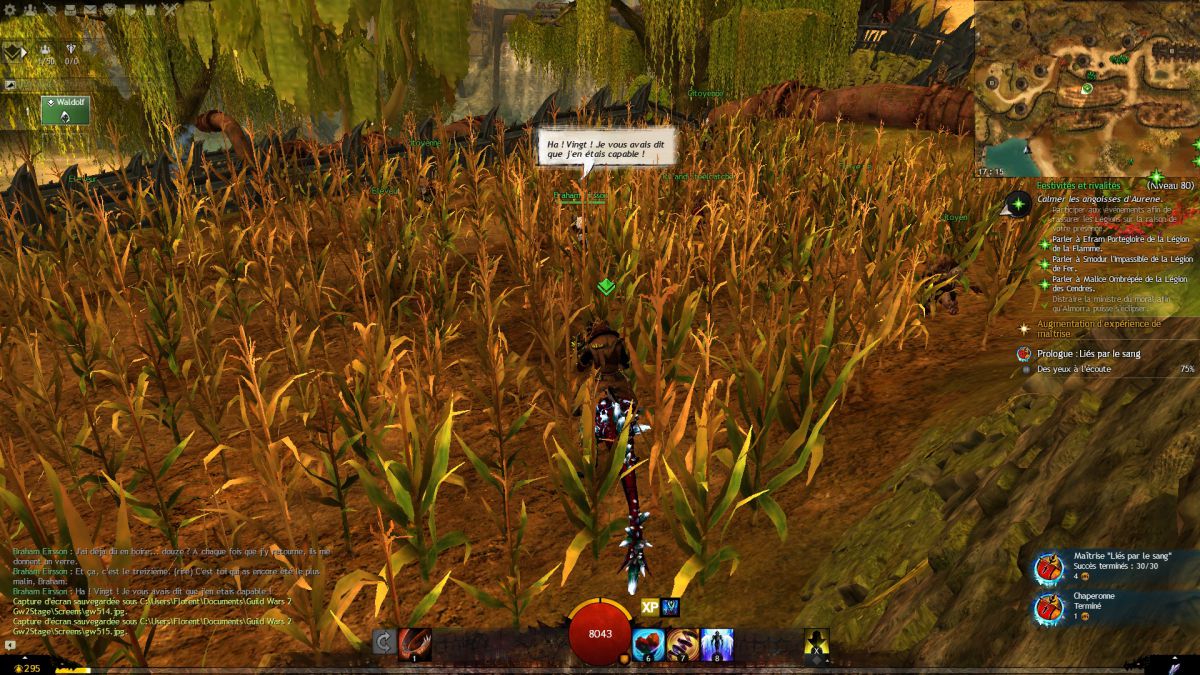Activate the yellow mount skill icon
The height and width of the screenshot is (675, 1200).
[817, 644]
